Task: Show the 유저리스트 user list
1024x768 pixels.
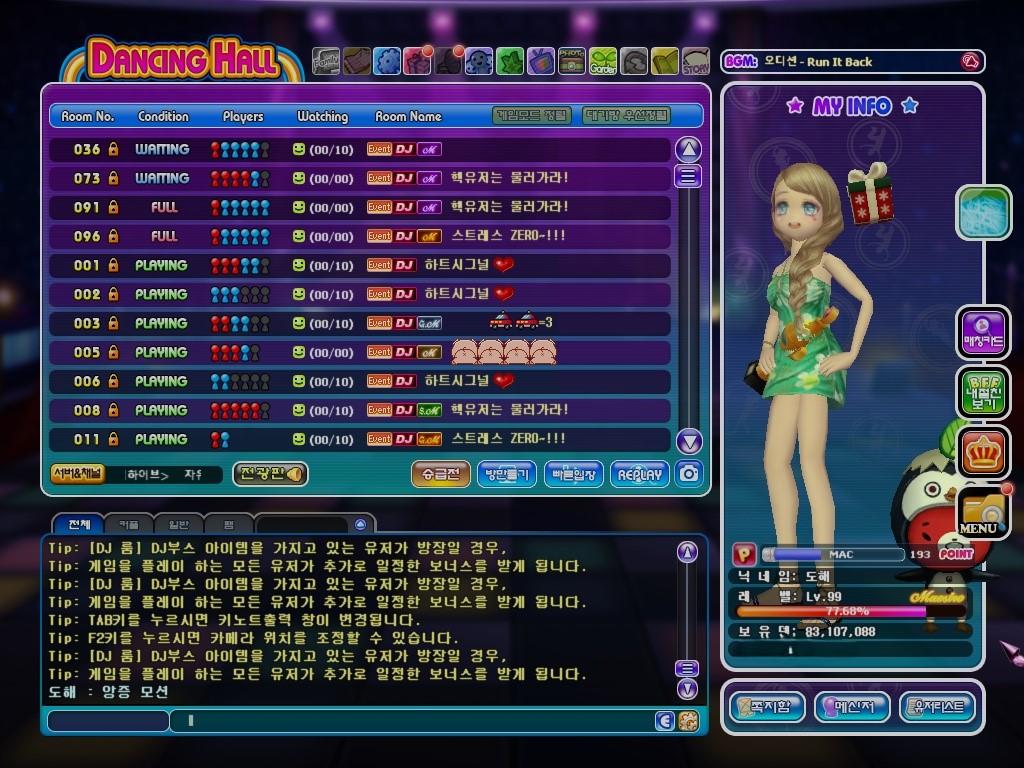Action: (937, 707)
